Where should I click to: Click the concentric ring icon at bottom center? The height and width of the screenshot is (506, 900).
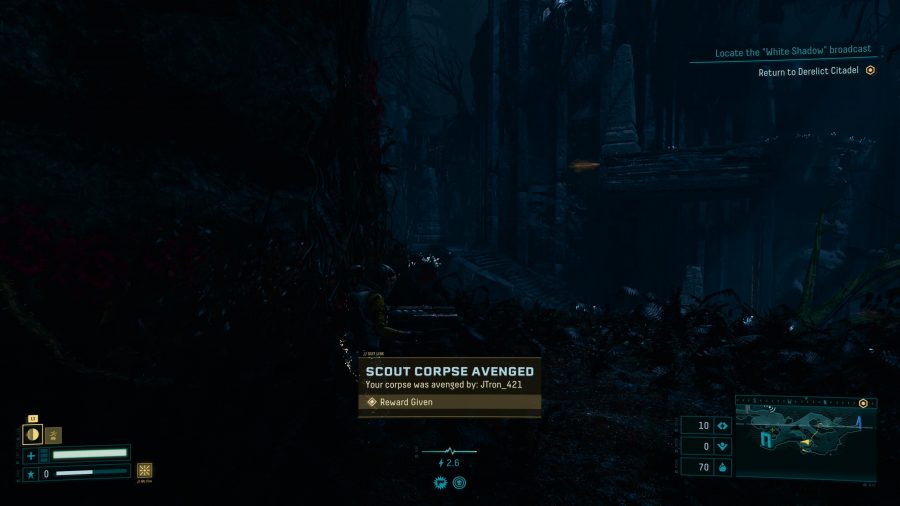(459, 482)
